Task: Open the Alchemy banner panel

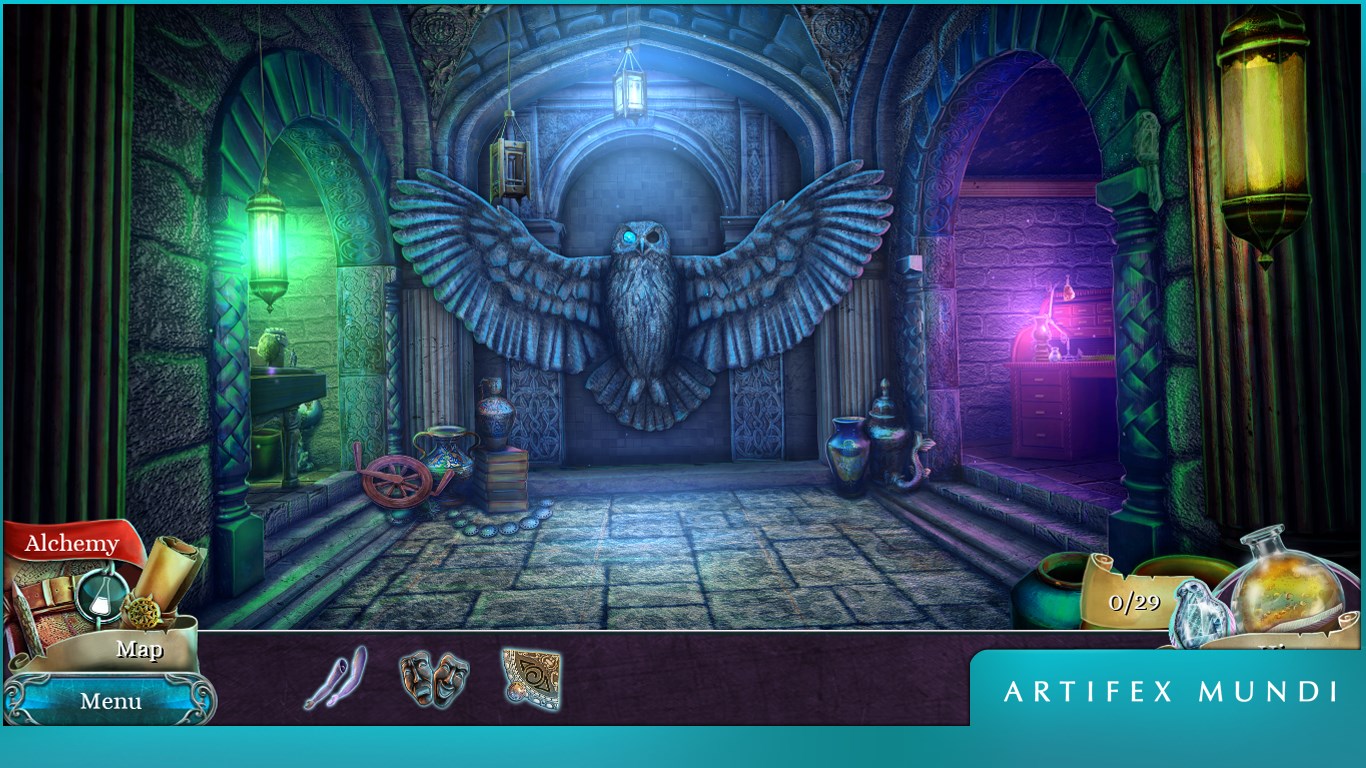Action: point(70,545)
